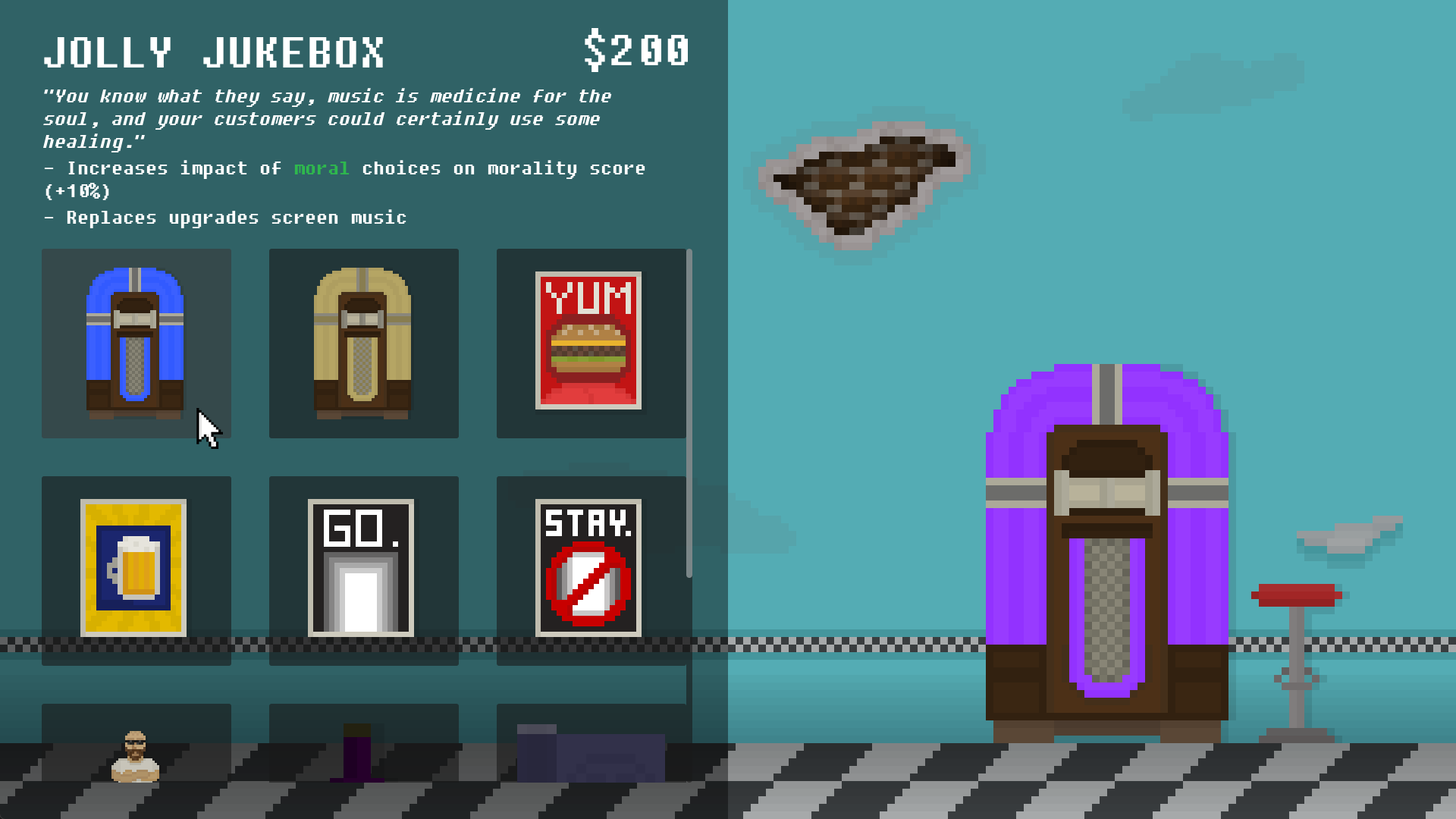Click the music-is-medicine quote text
The image size is (1456, 819).
click(326, 118)
